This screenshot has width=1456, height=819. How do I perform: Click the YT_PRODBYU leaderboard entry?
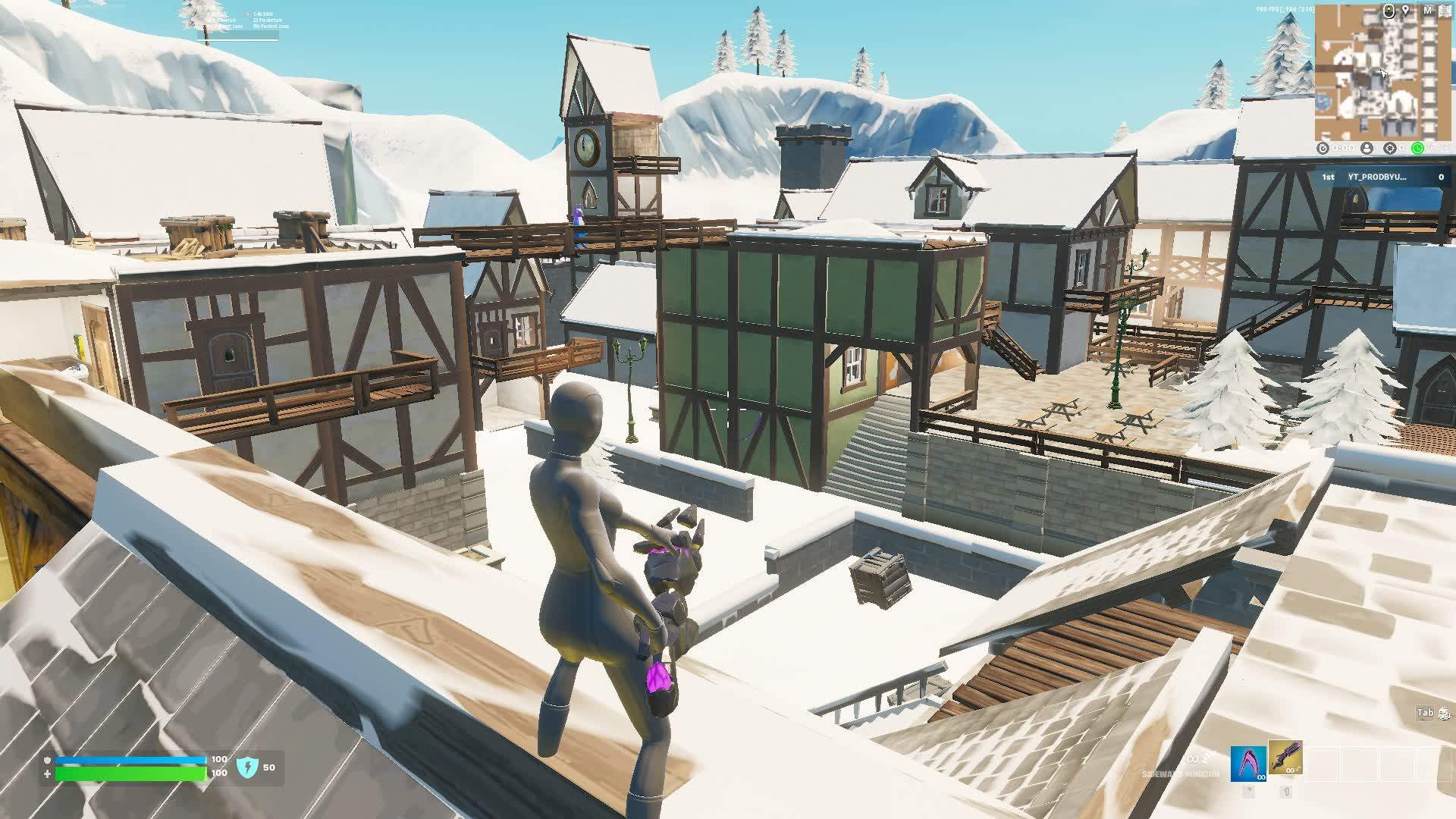[1376, 177]
